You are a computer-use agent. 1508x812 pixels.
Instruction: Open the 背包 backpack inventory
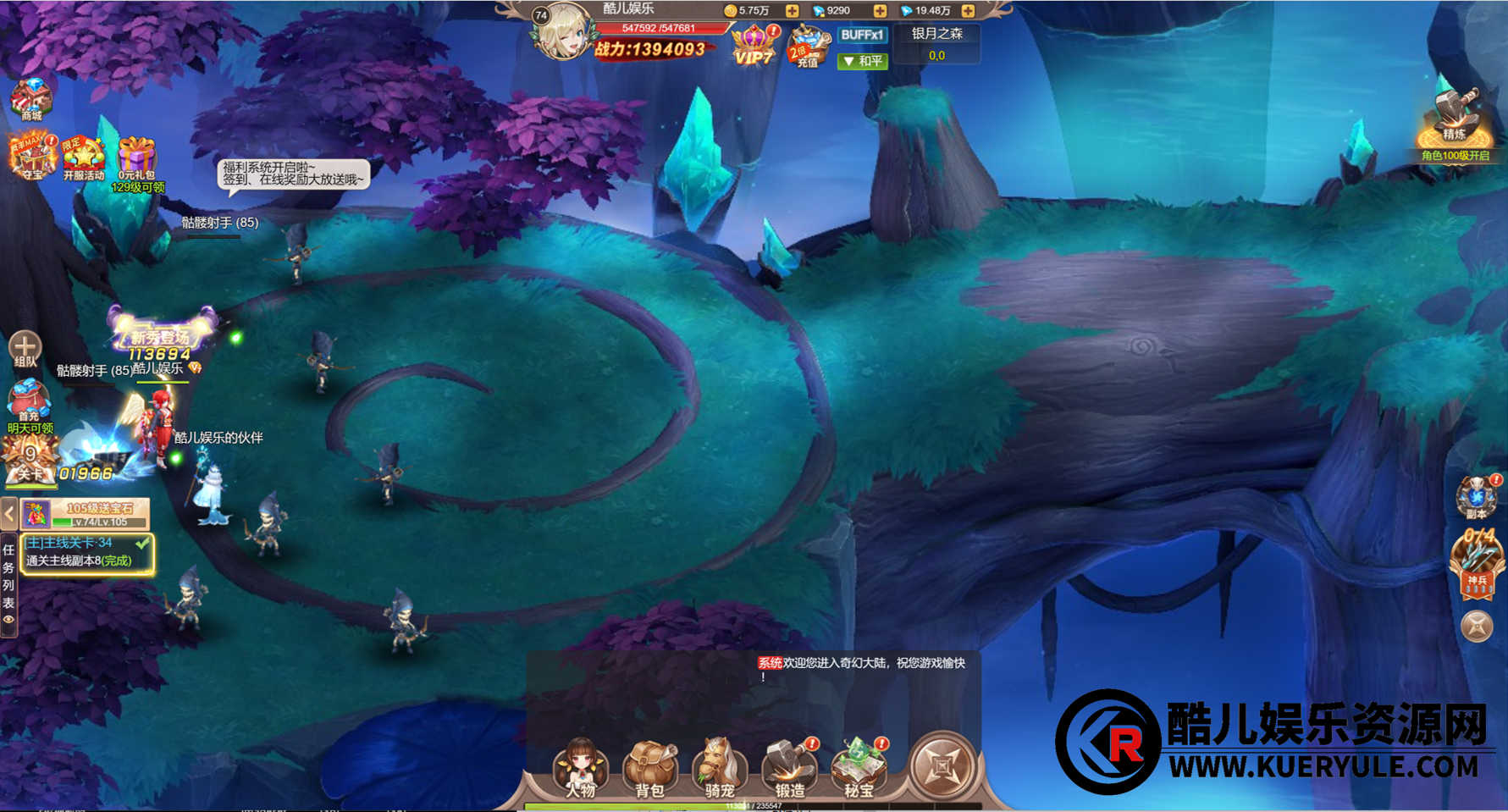coord(649,765)
